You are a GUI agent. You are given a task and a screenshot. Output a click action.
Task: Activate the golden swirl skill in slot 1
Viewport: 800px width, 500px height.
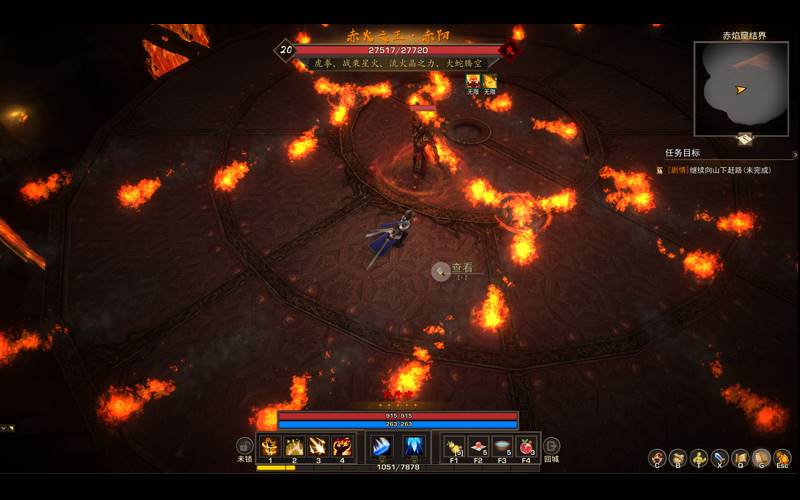coord(270,446)
